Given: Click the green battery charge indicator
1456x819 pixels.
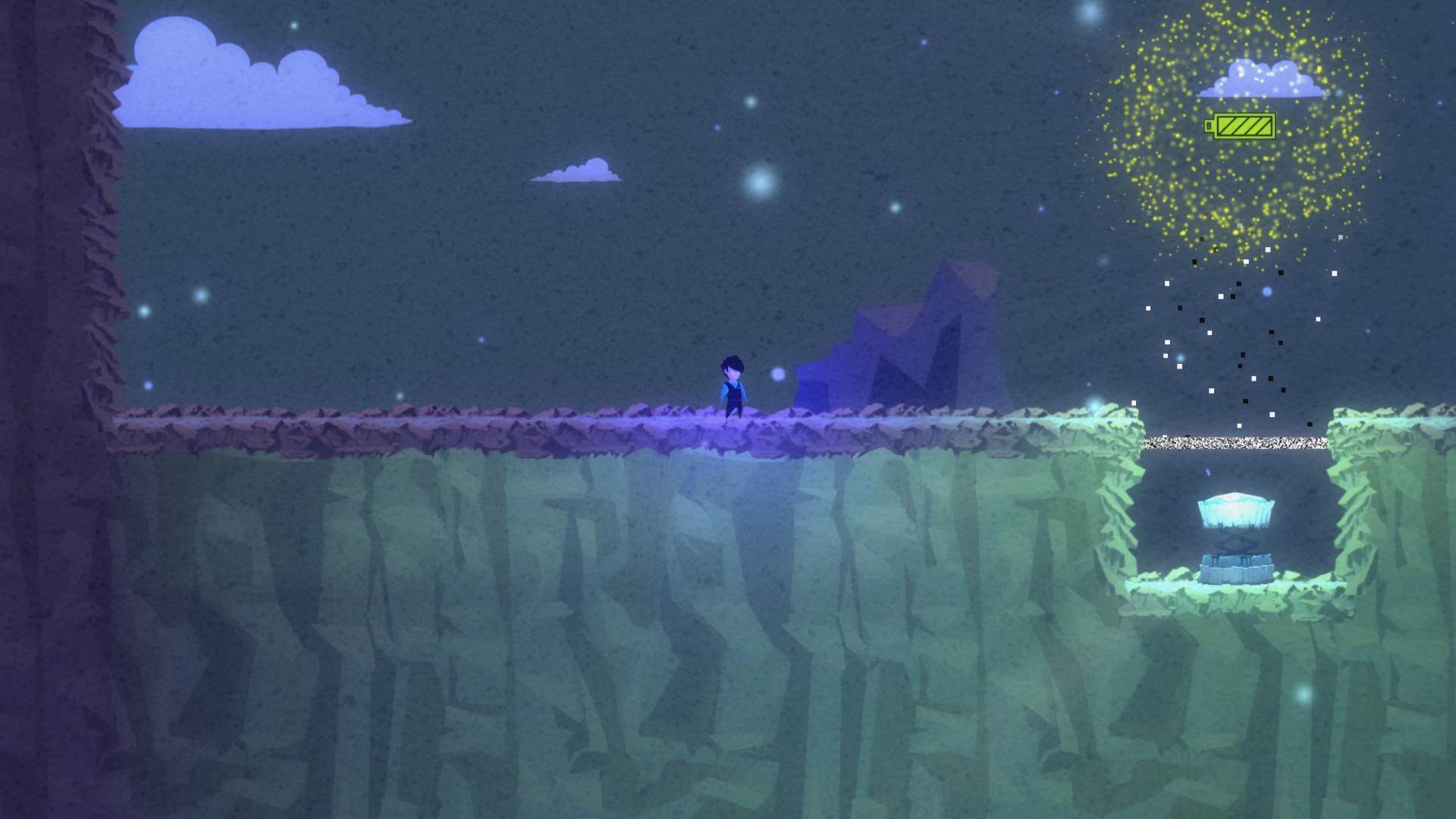Looking at the screenshot, I should (x=1246, y=127).
